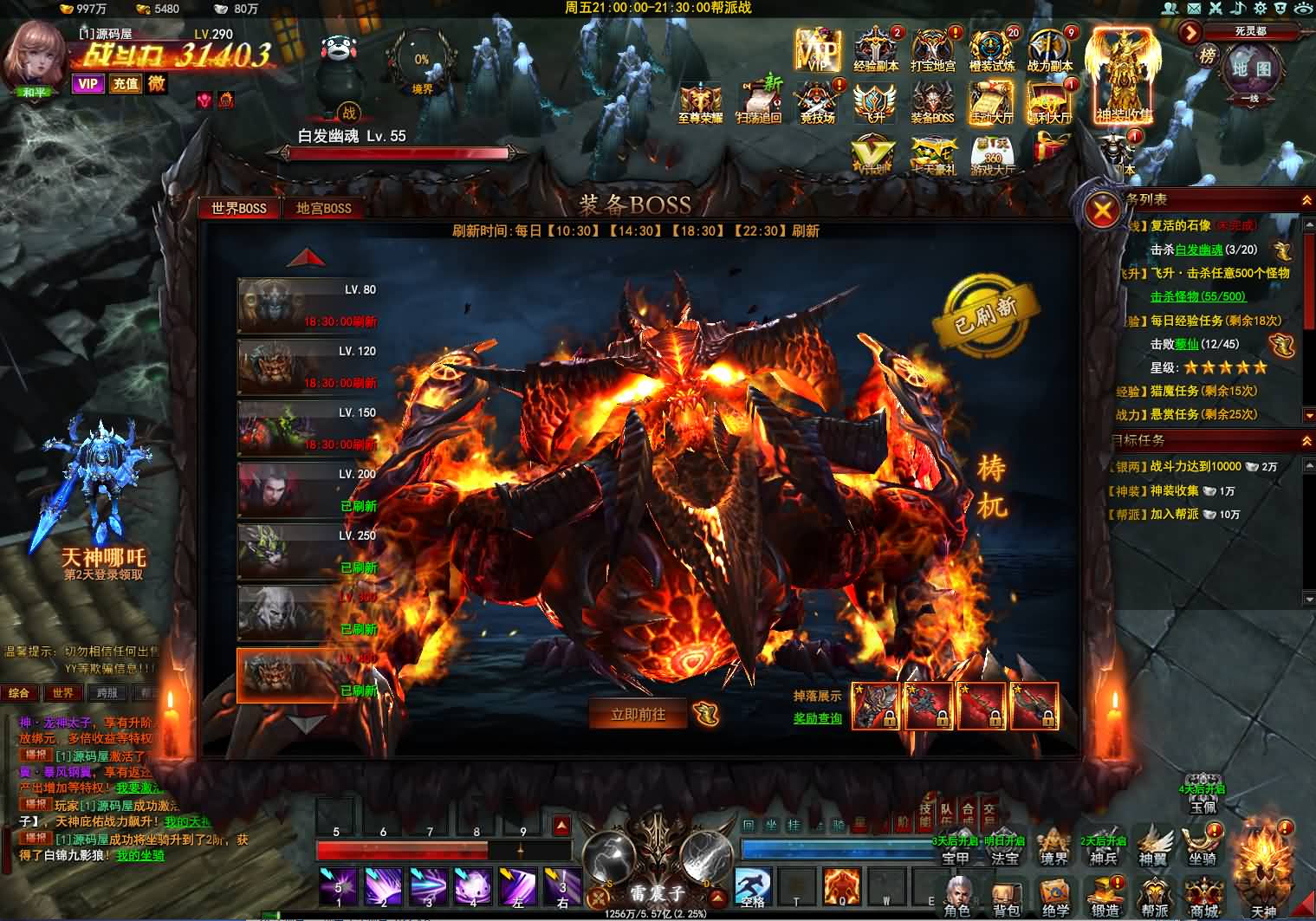
Task: Open the 背包 backpack icon
Action: 1007,896
